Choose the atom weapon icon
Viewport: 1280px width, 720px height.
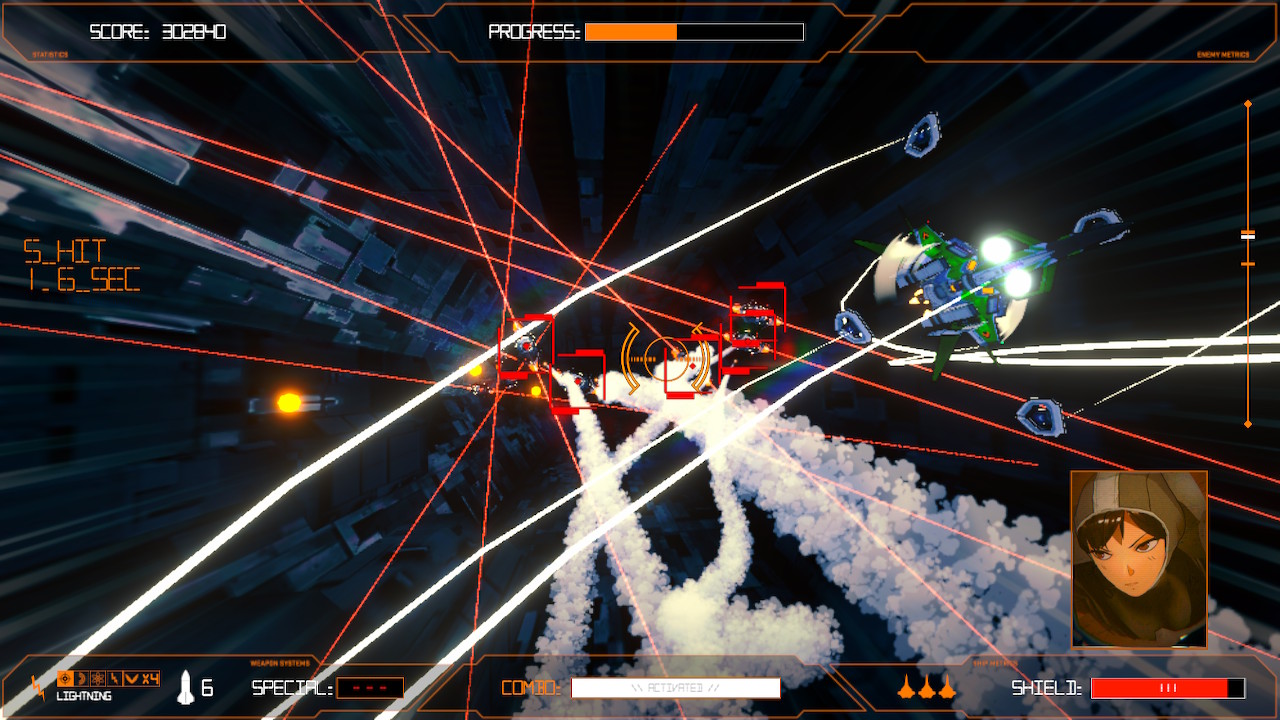tap(98, 679)
